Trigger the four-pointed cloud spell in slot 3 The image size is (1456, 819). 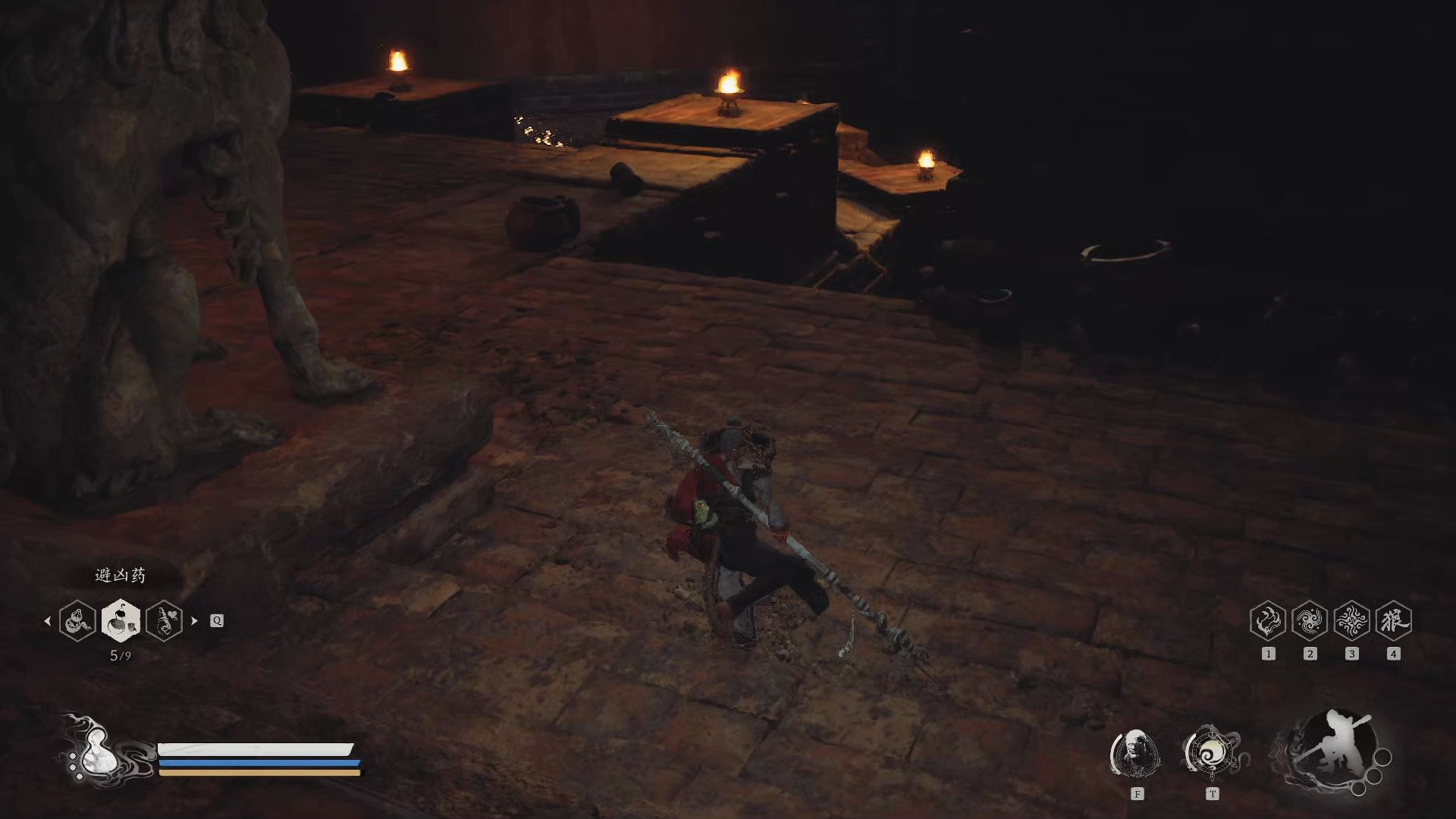[1351, 621]
